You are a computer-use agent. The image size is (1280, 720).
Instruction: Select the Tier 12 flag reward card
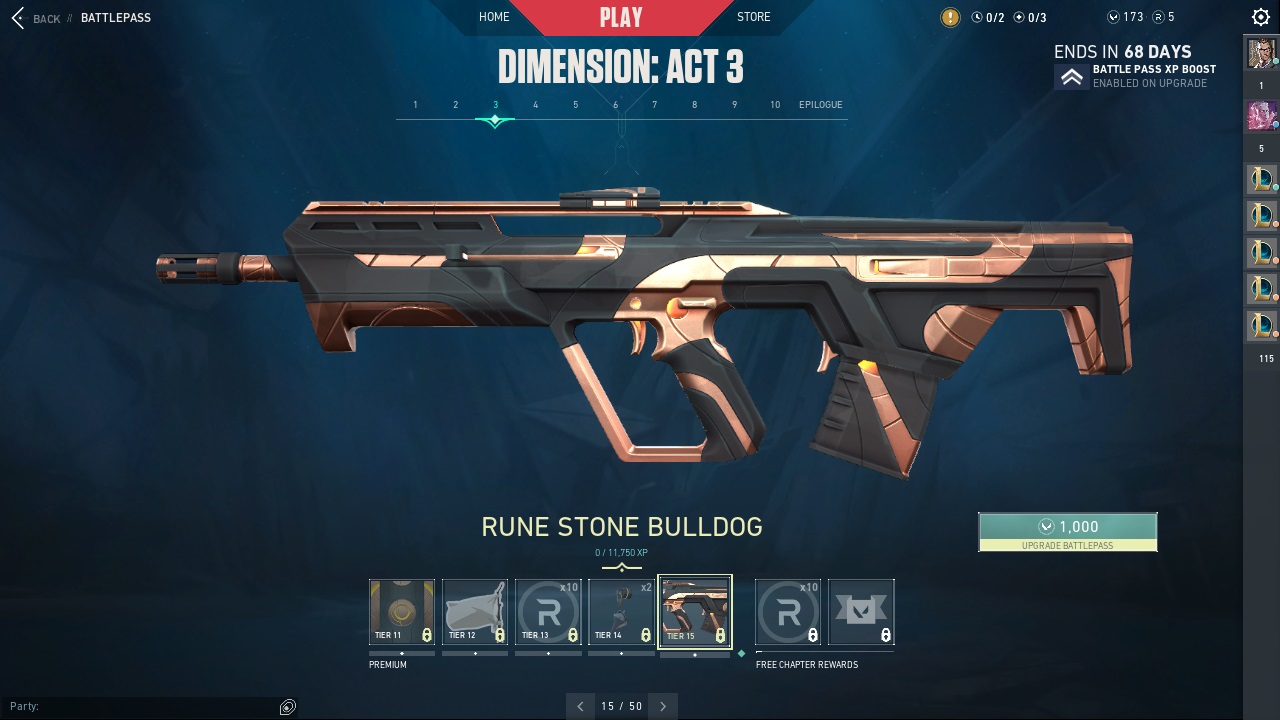click(x=474, y=610)
